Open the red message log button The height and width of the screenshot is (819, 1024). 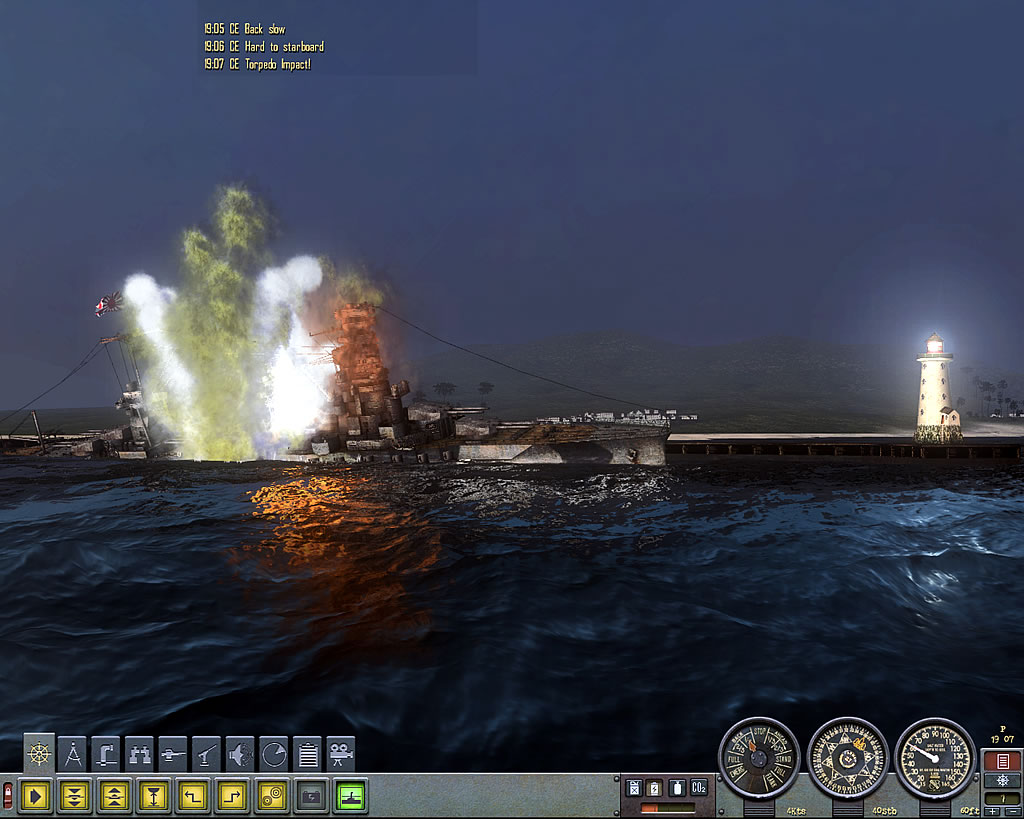click(x=1002, y=761)
